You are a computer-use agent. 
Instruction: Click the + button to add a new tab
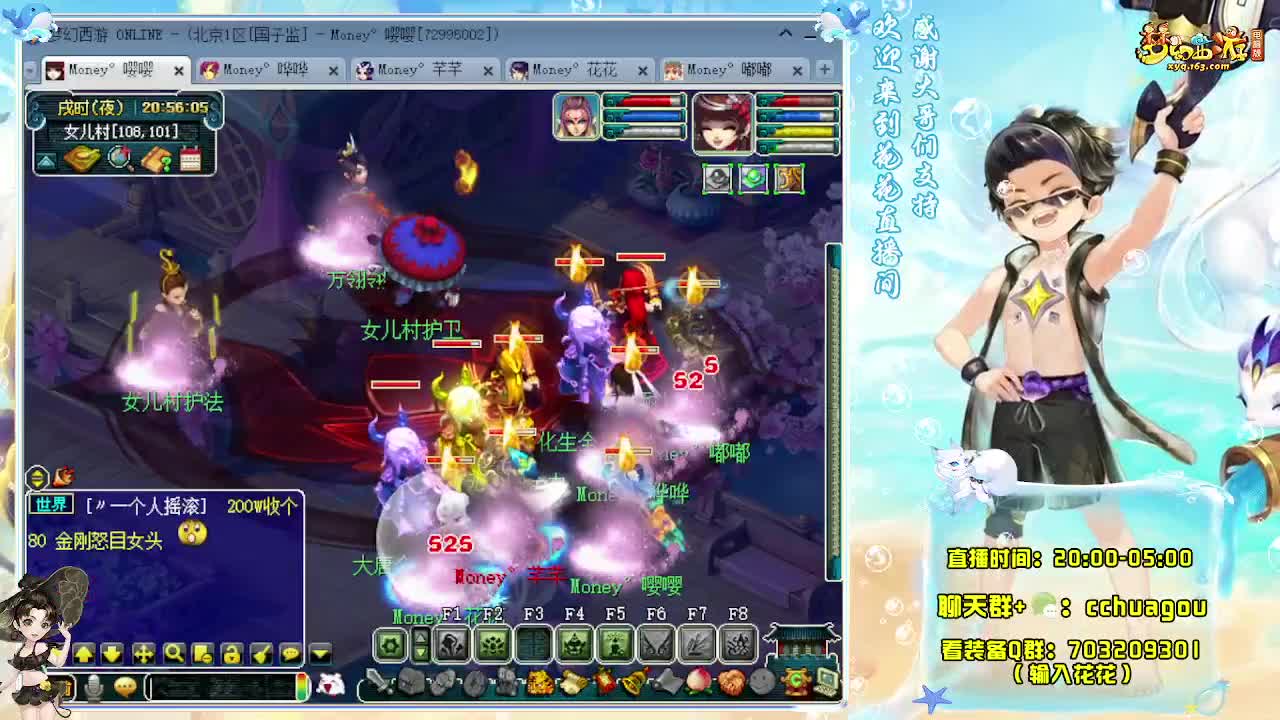pos(823,70)
